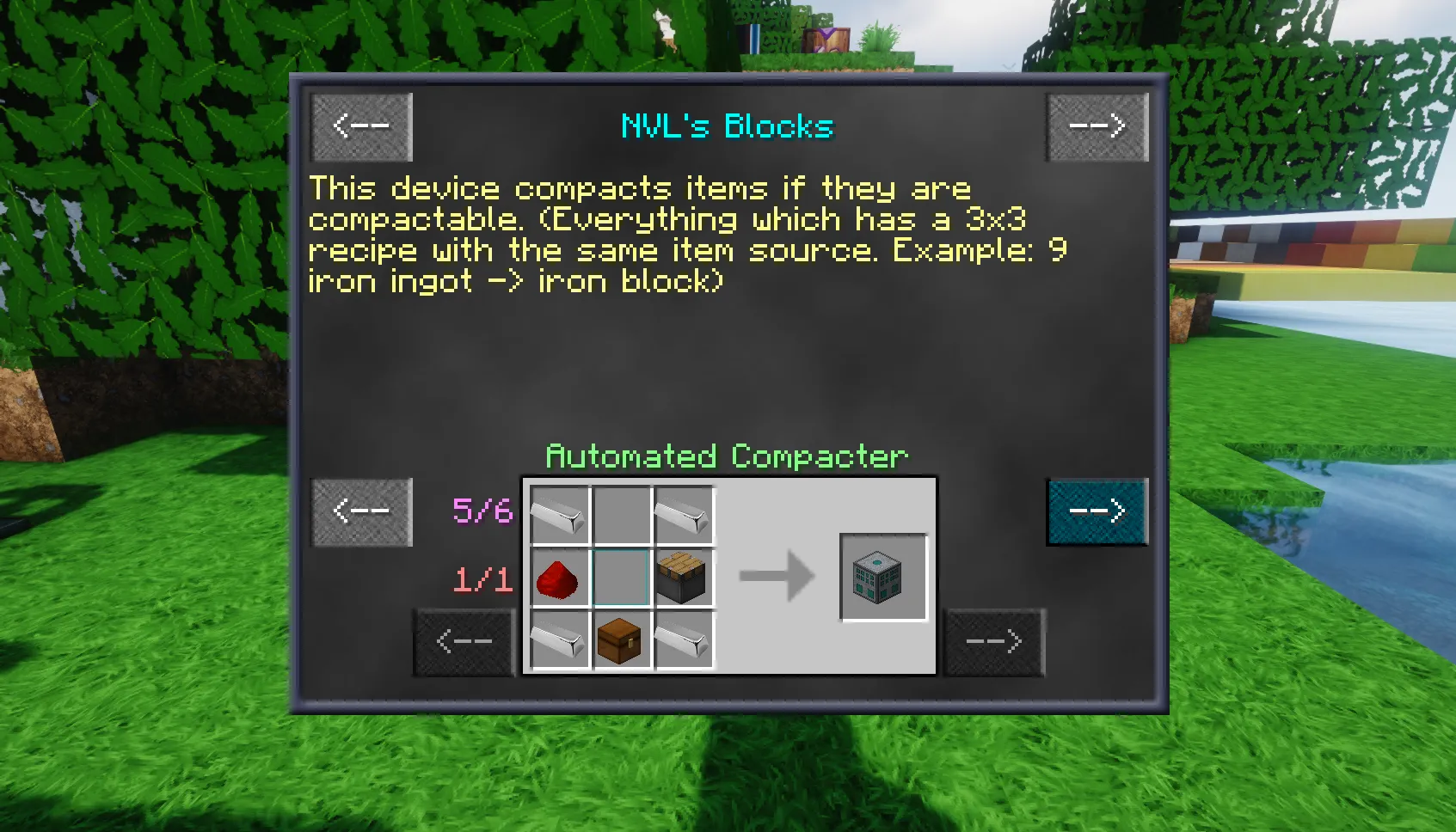Go to previous chapter with top-left arrow
The height and width of the screenshot is (832, 1456).
[x=360, y=126]
